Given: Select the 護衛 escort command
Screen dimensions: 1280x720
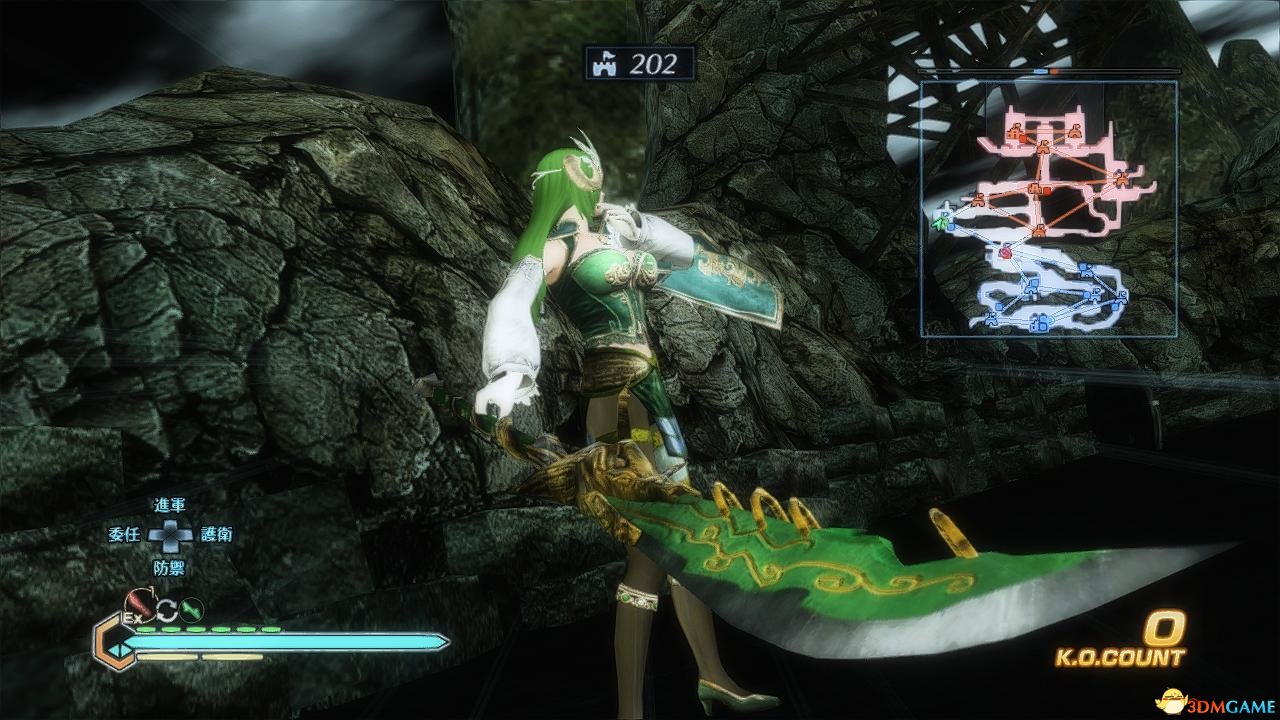Looking at the screenshot, I should [x=216, y=535].
